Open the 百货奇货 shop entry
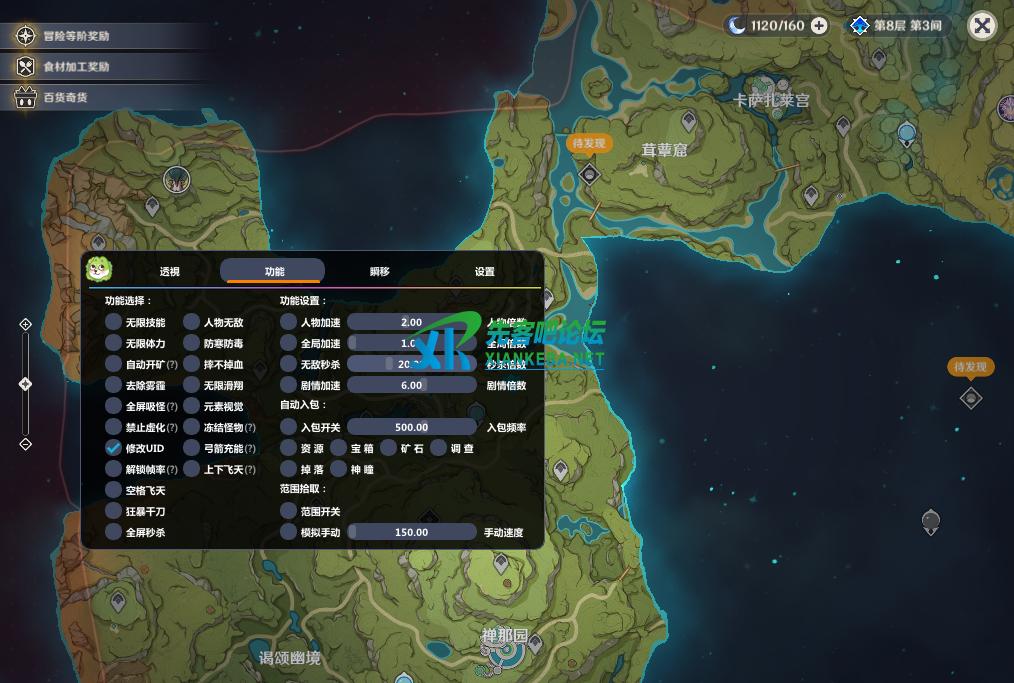 click(65, 98)
